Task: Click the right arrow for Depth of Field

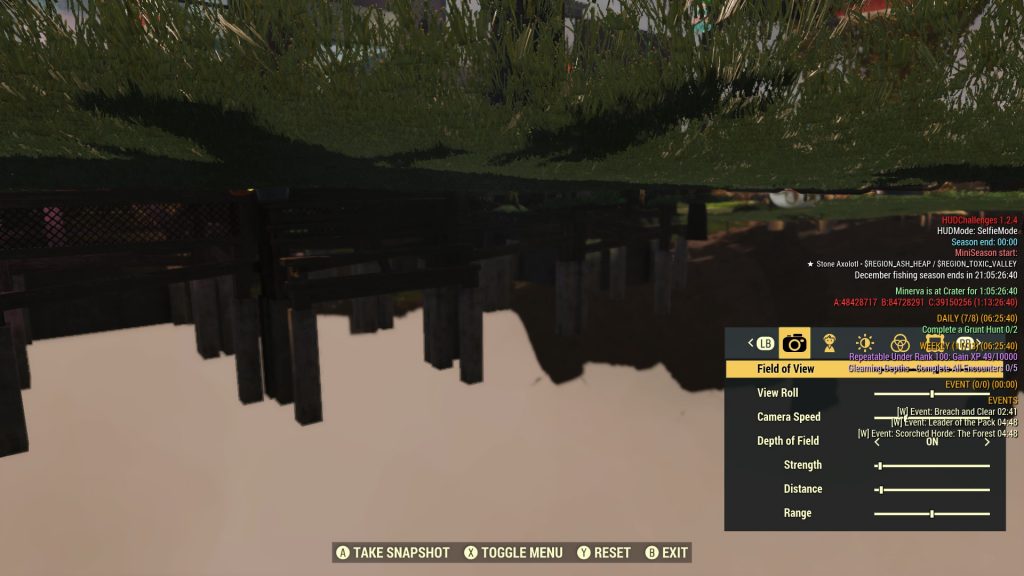Action: tap(988, 441)
